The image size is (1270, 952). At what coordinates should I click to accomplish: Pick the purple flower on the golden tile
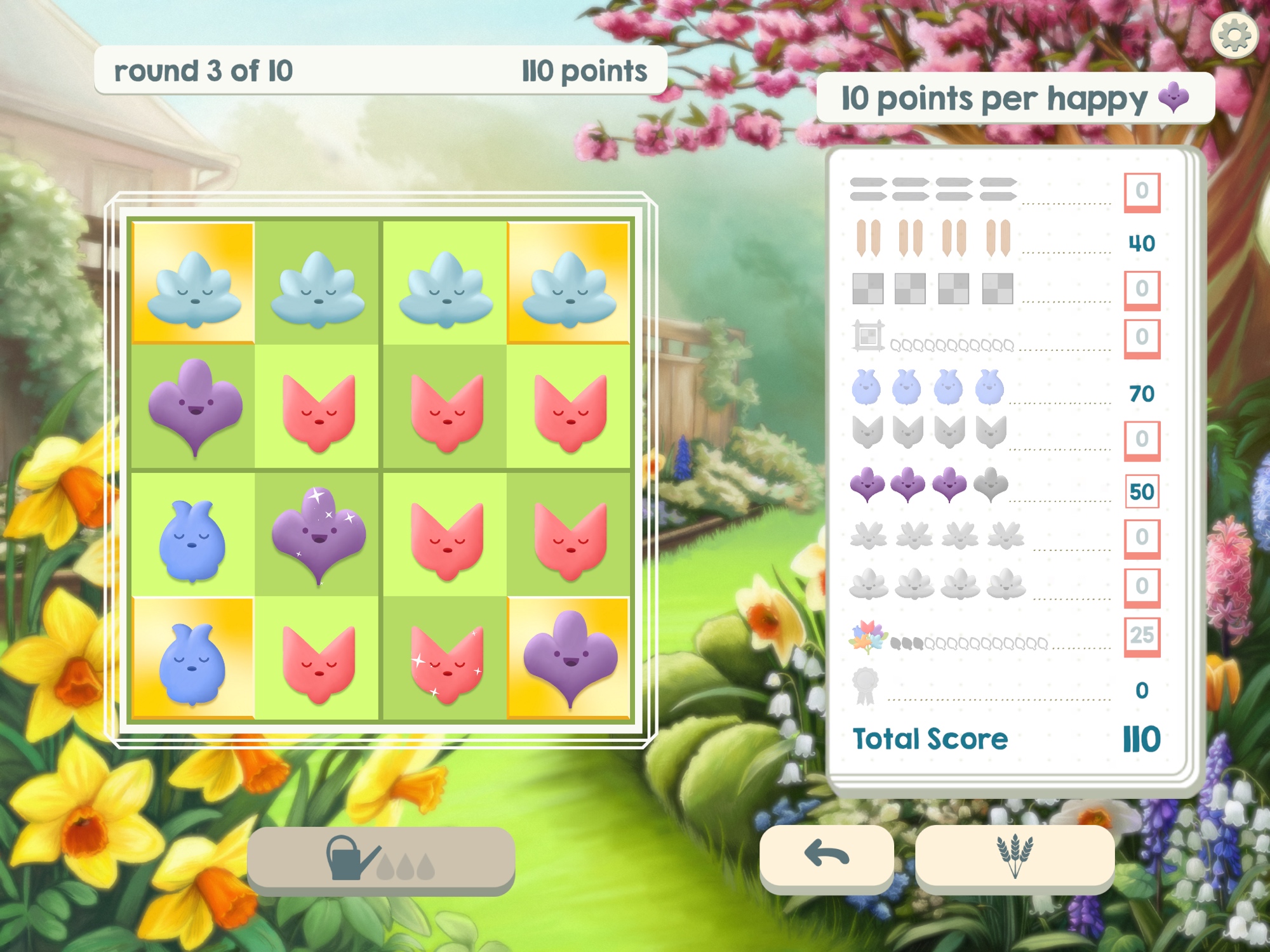pos(570,658)
